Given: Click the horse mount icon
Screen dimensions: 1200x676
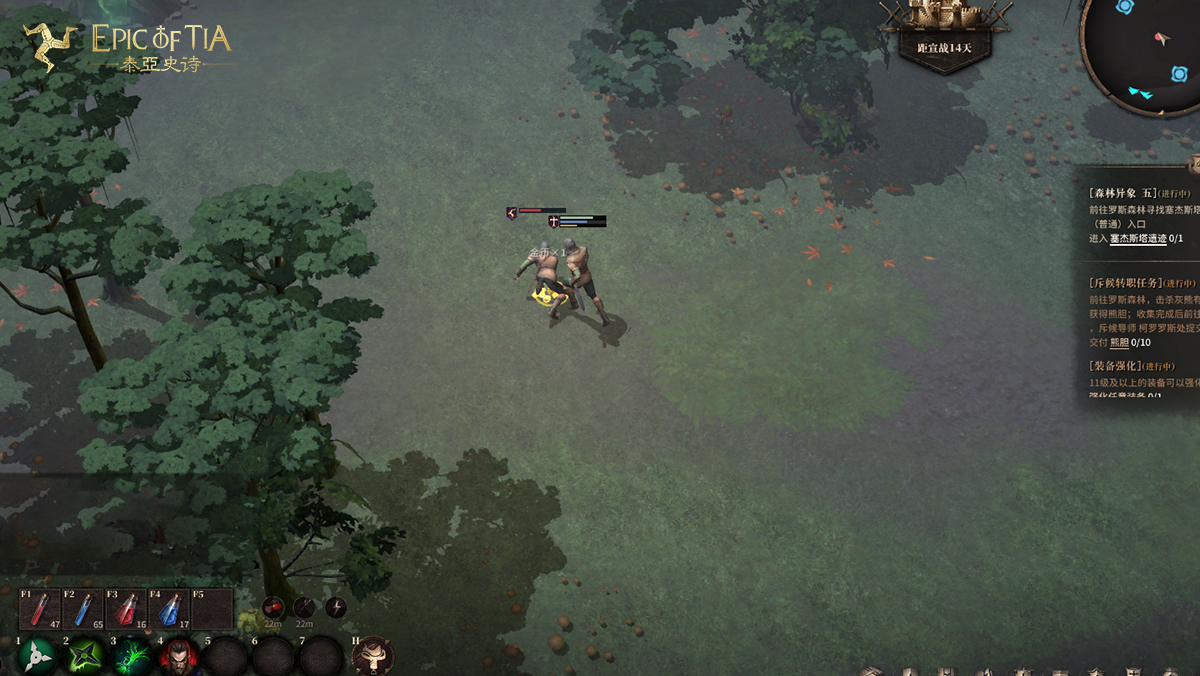Looking at the screenshot, I should tap(373, 656).
